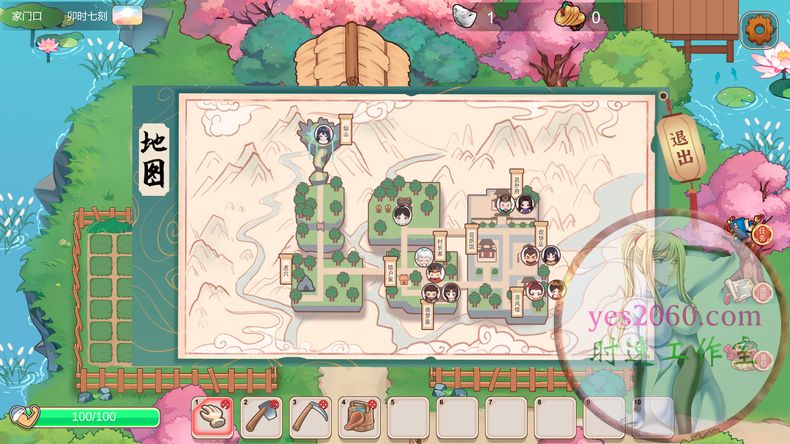This screenshot has width=790, height=444.
Task: Choose the sickle in hotbar slot 3
Action: point(310,416)
